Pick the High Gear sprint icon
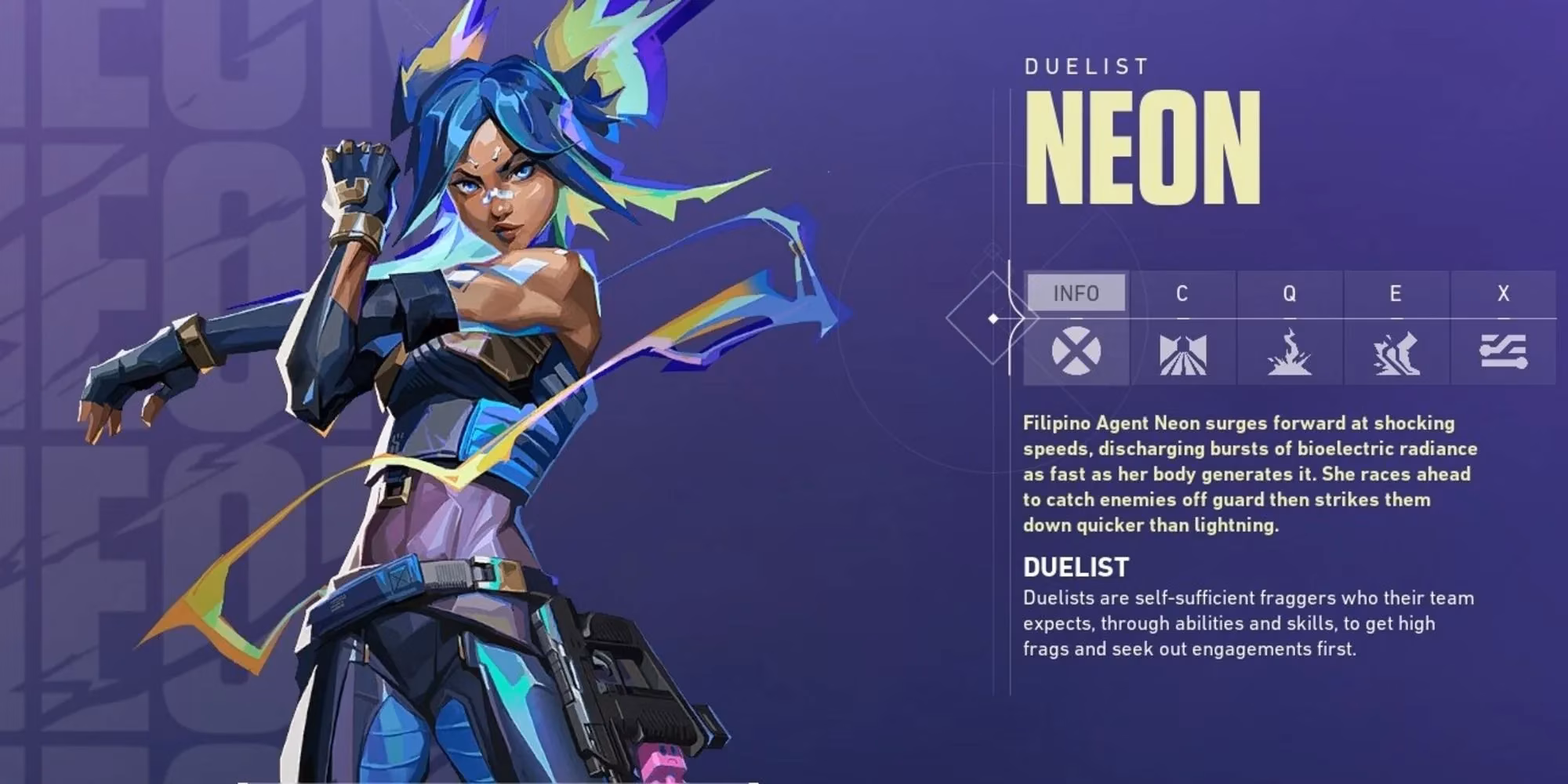This screenshot has width=1568, height=784. pyautogui.click(x=1396, y=354)
